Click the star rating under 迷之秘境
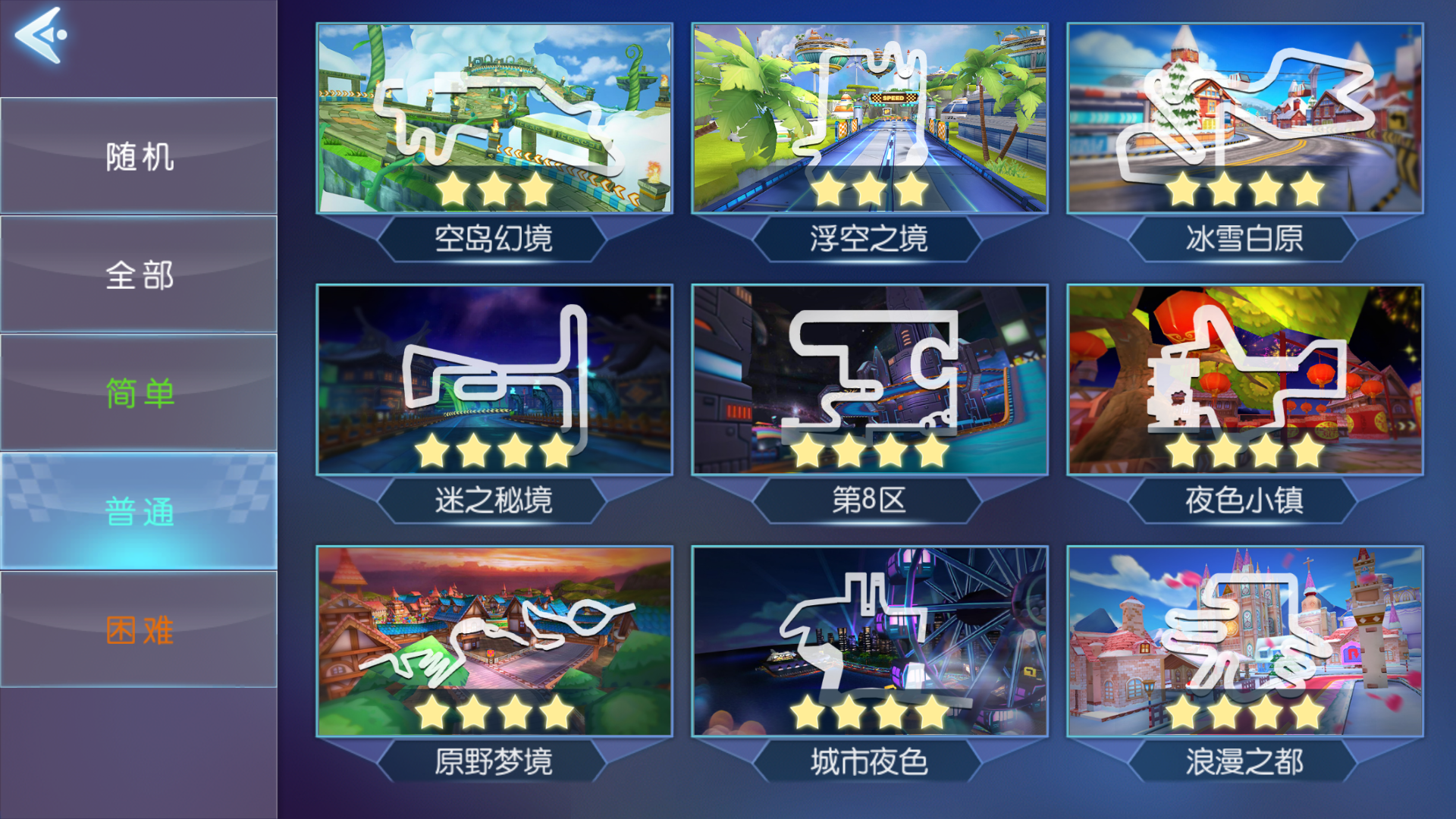Screen dimensions: 1456x819 (x=493, y=450)
